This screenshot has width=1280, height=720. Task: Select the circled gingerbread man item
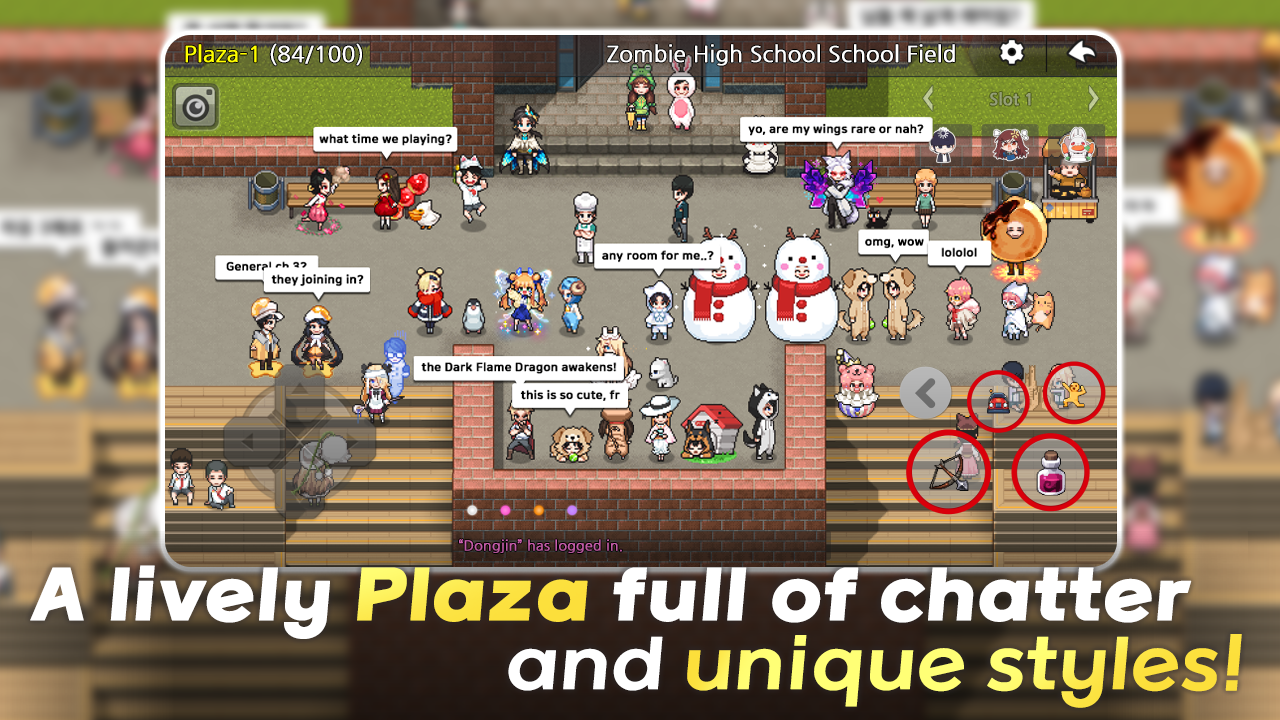1072,393
